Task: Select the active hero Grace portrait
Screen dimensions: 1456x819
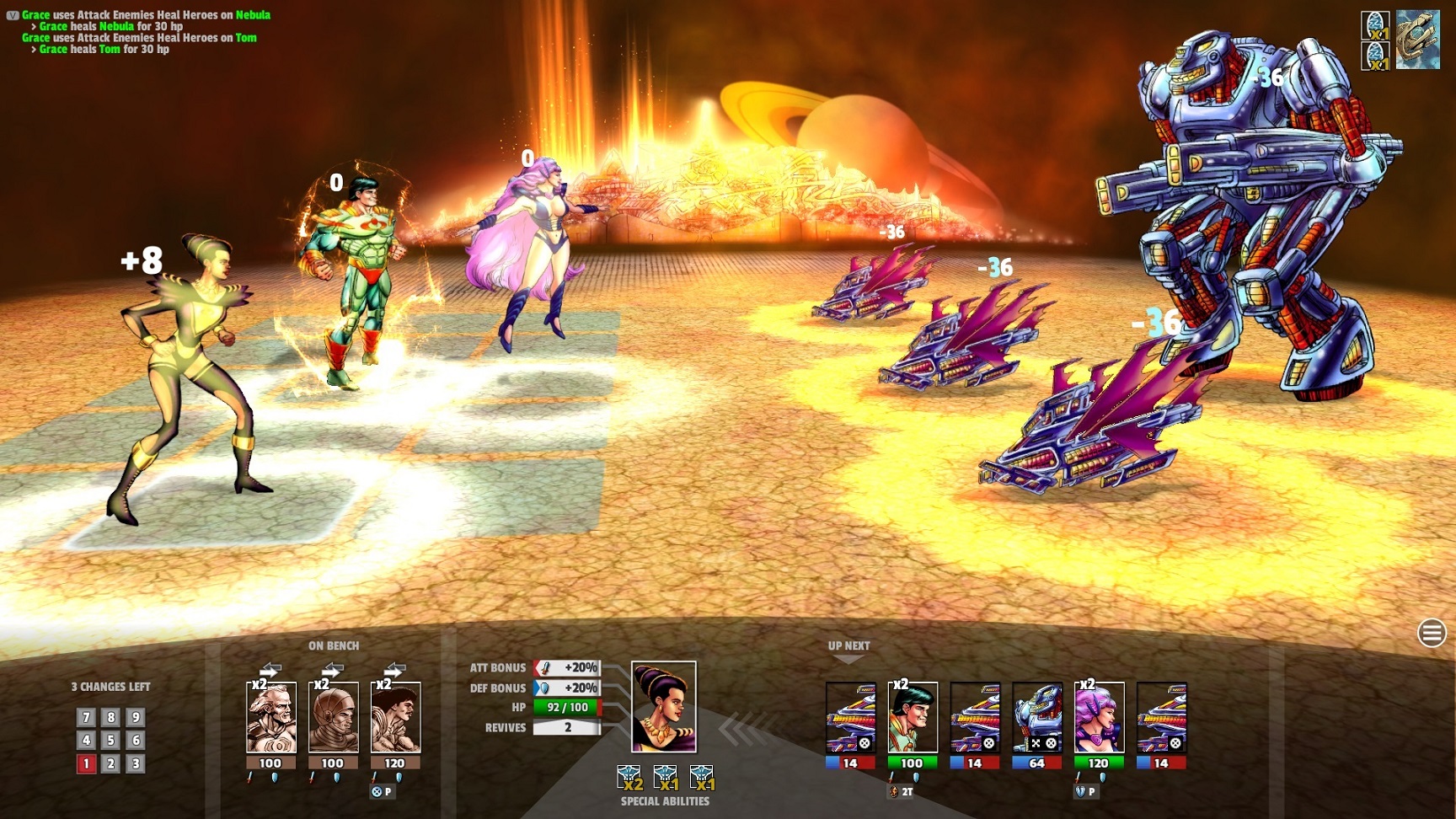Action: [x=664, y=707]
